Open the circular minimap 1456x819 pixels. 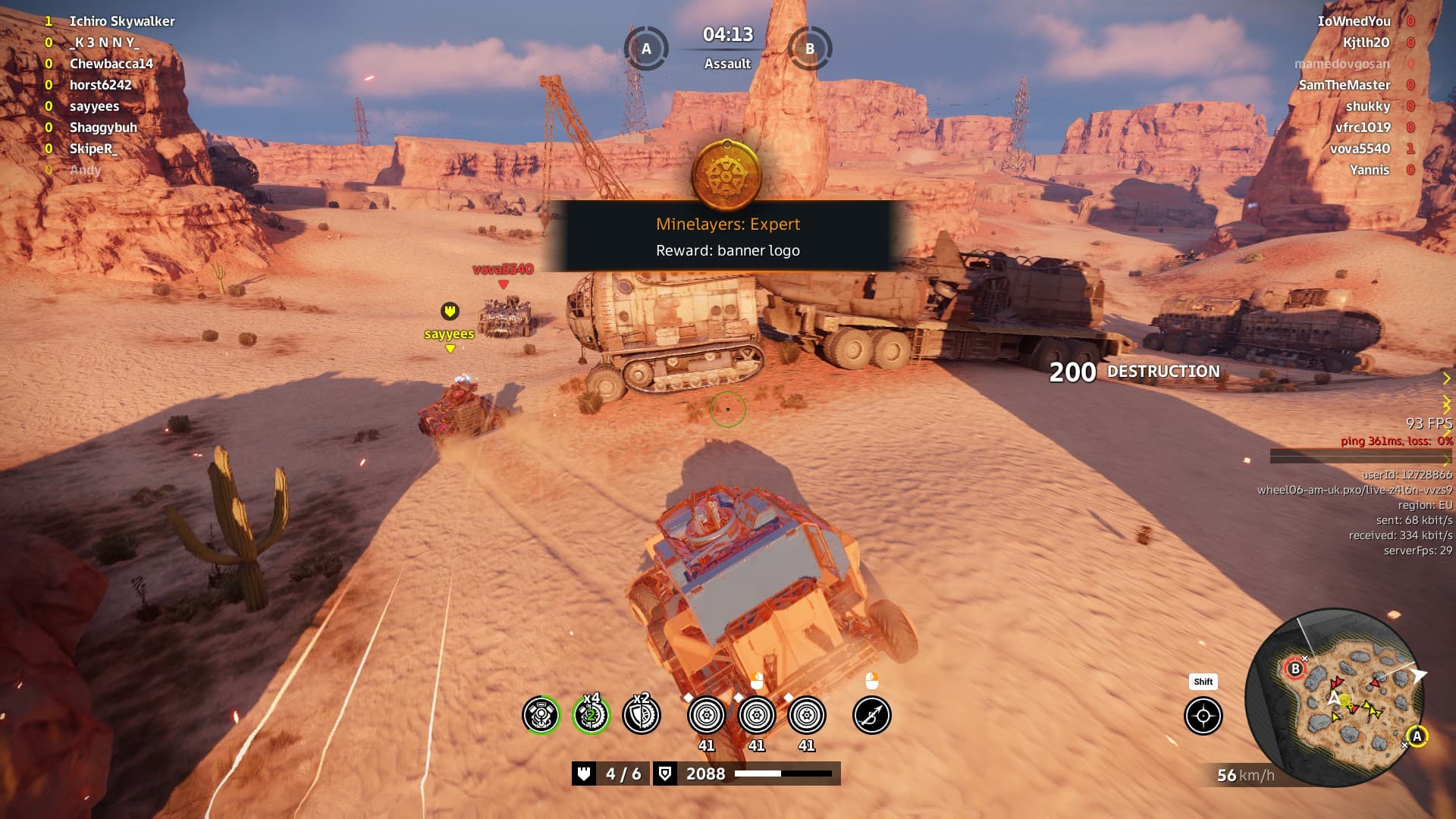[1336, 698]
